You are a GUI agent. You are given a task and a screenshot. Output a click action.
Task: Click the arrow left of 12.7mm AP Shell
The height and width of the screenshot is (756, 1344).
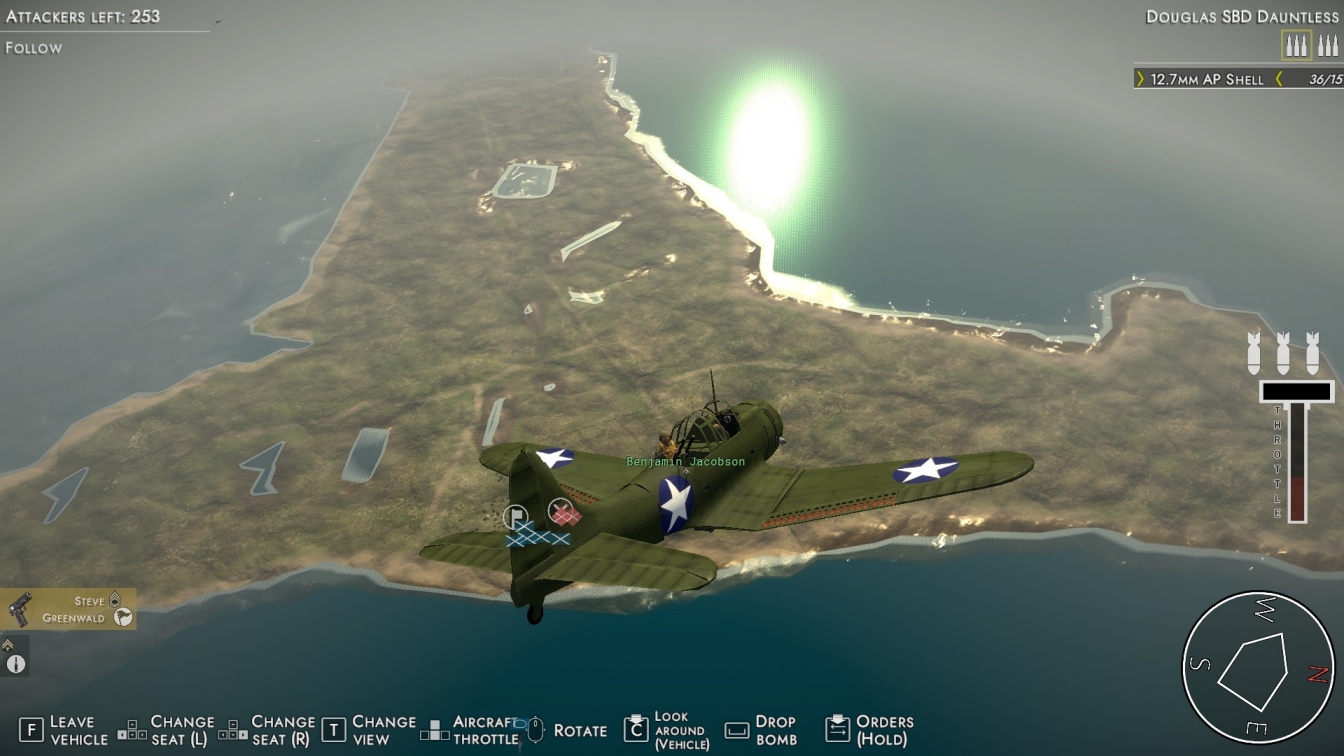click(x=1141, y=79)
